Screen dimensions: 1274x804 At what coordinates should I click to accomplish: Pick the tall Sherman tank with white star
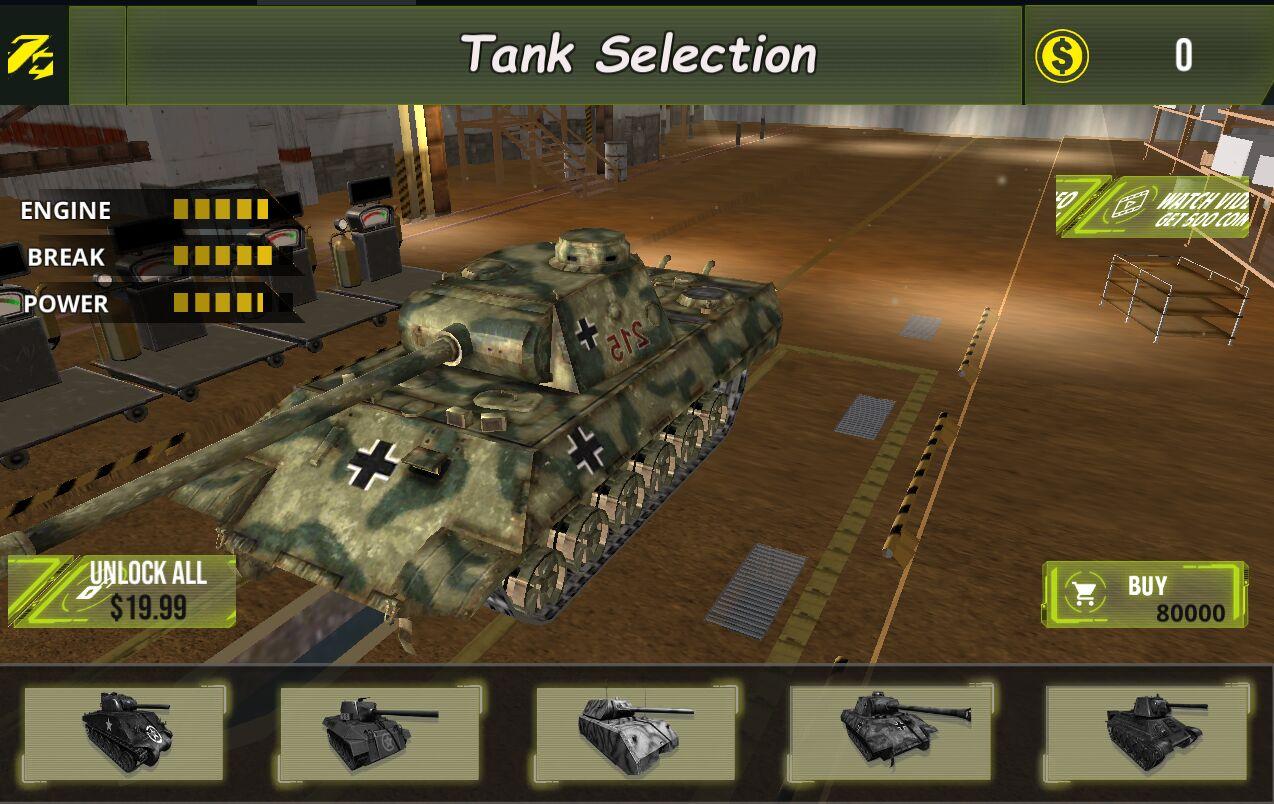tap(124, 734)
